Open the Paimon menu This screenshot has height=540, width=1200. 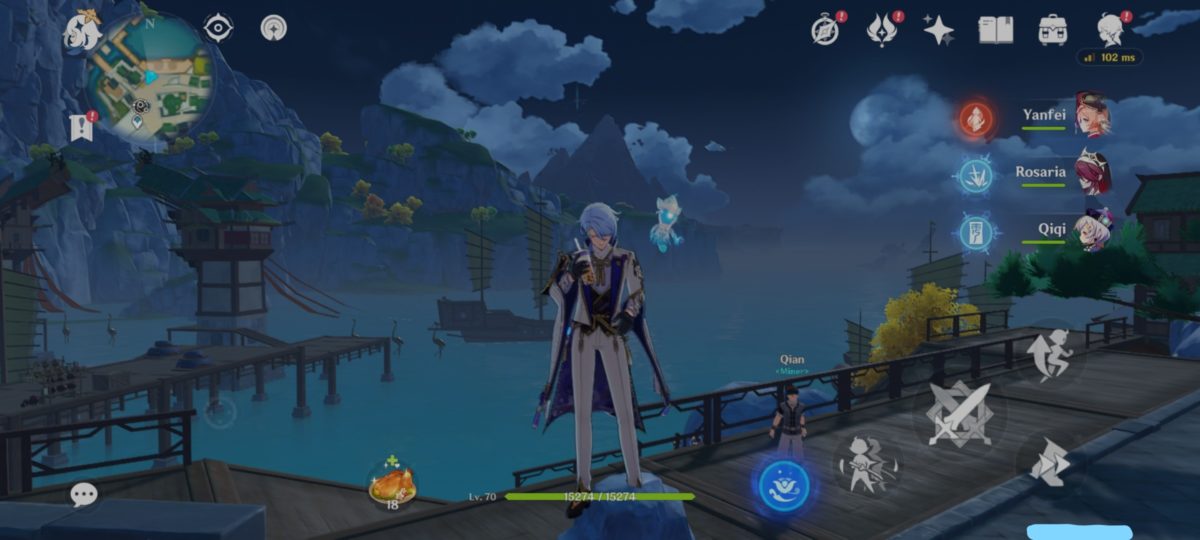click(80, 30)
